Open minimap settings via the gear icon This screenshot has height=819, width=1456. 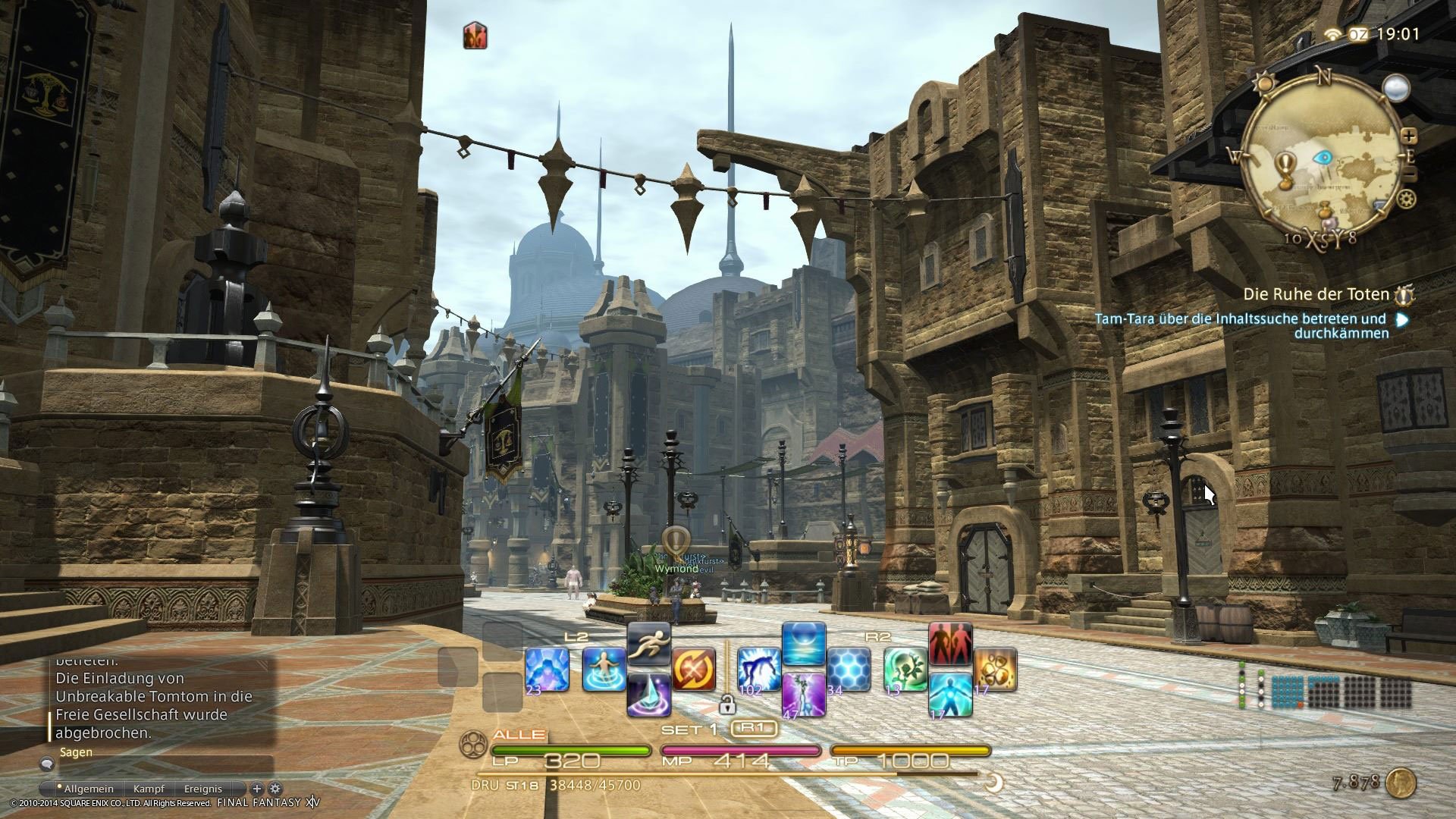pyautogui.click(x=1406, y=199)
